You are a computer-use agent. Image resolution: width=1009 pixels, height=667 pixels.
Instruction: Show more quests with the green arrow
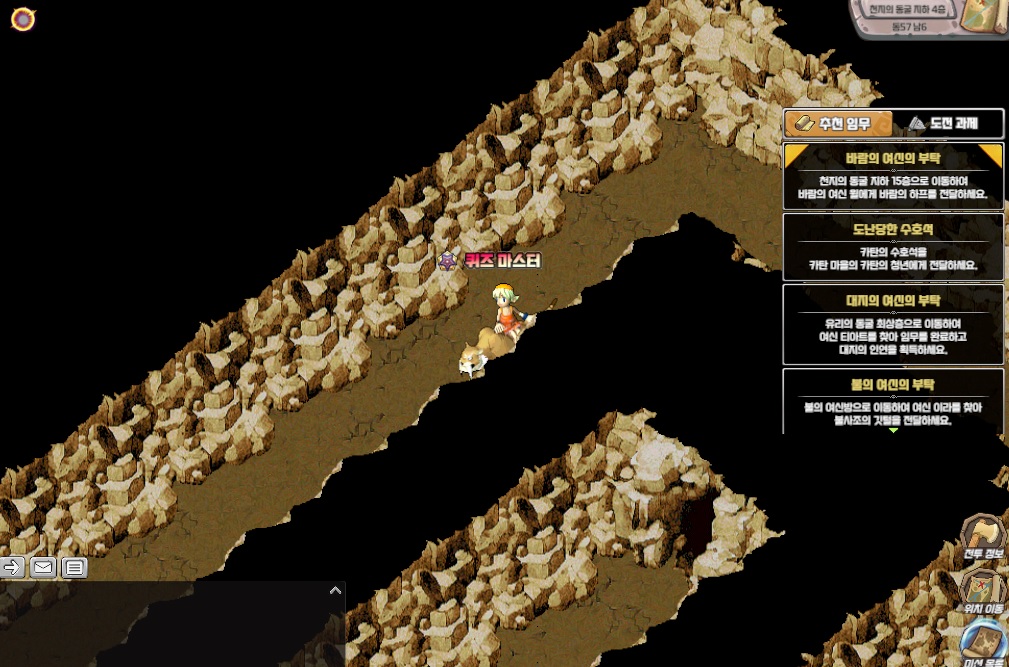point(893,431)
